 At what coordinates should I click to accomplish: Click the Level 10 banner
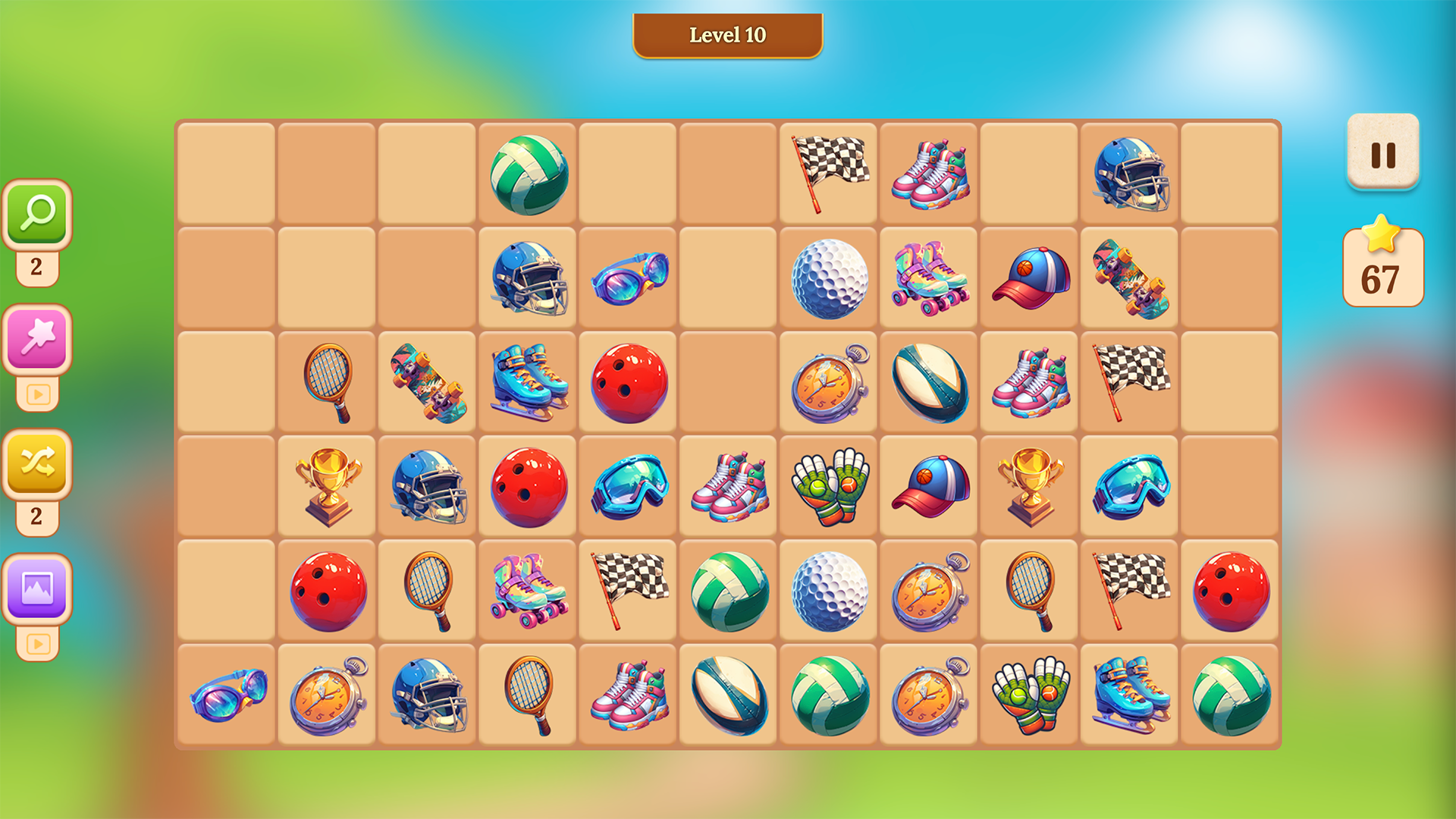coord(727,35)
